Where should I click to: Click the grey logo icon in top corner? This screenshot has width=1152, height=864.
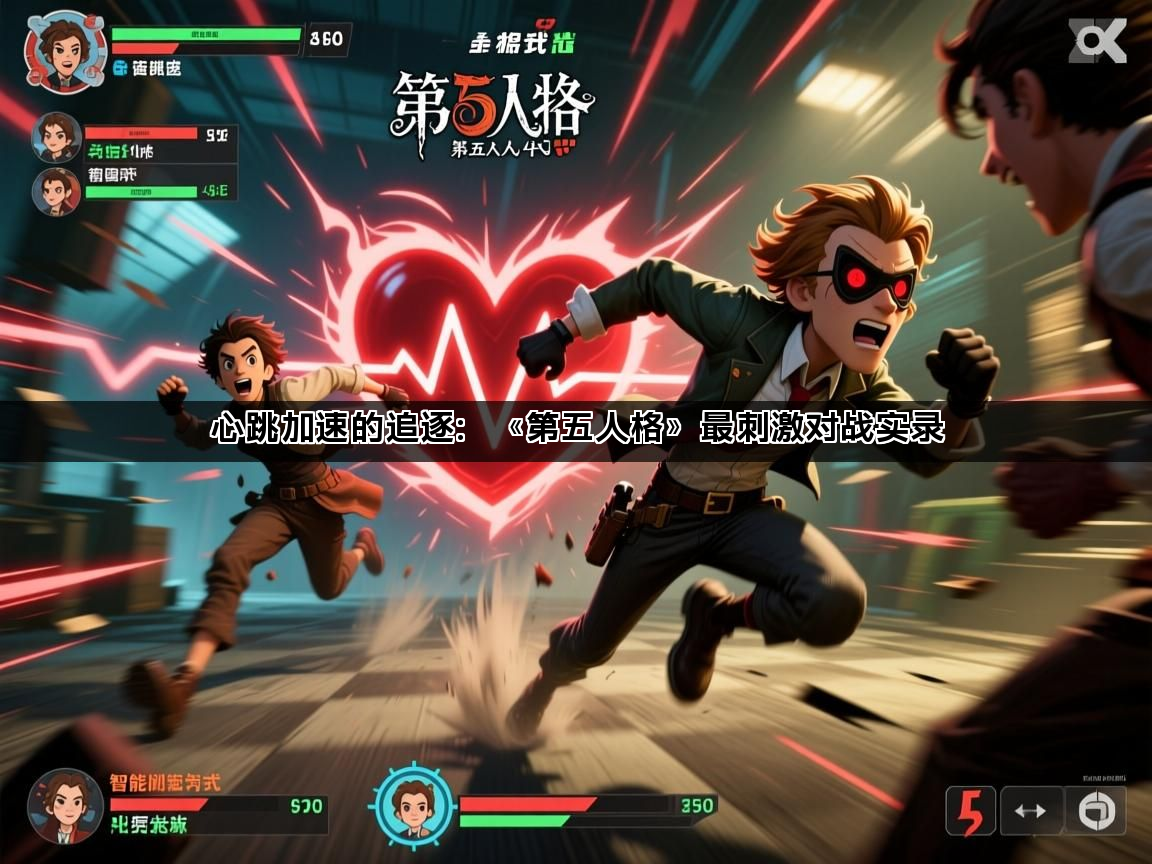point(1097,42)
